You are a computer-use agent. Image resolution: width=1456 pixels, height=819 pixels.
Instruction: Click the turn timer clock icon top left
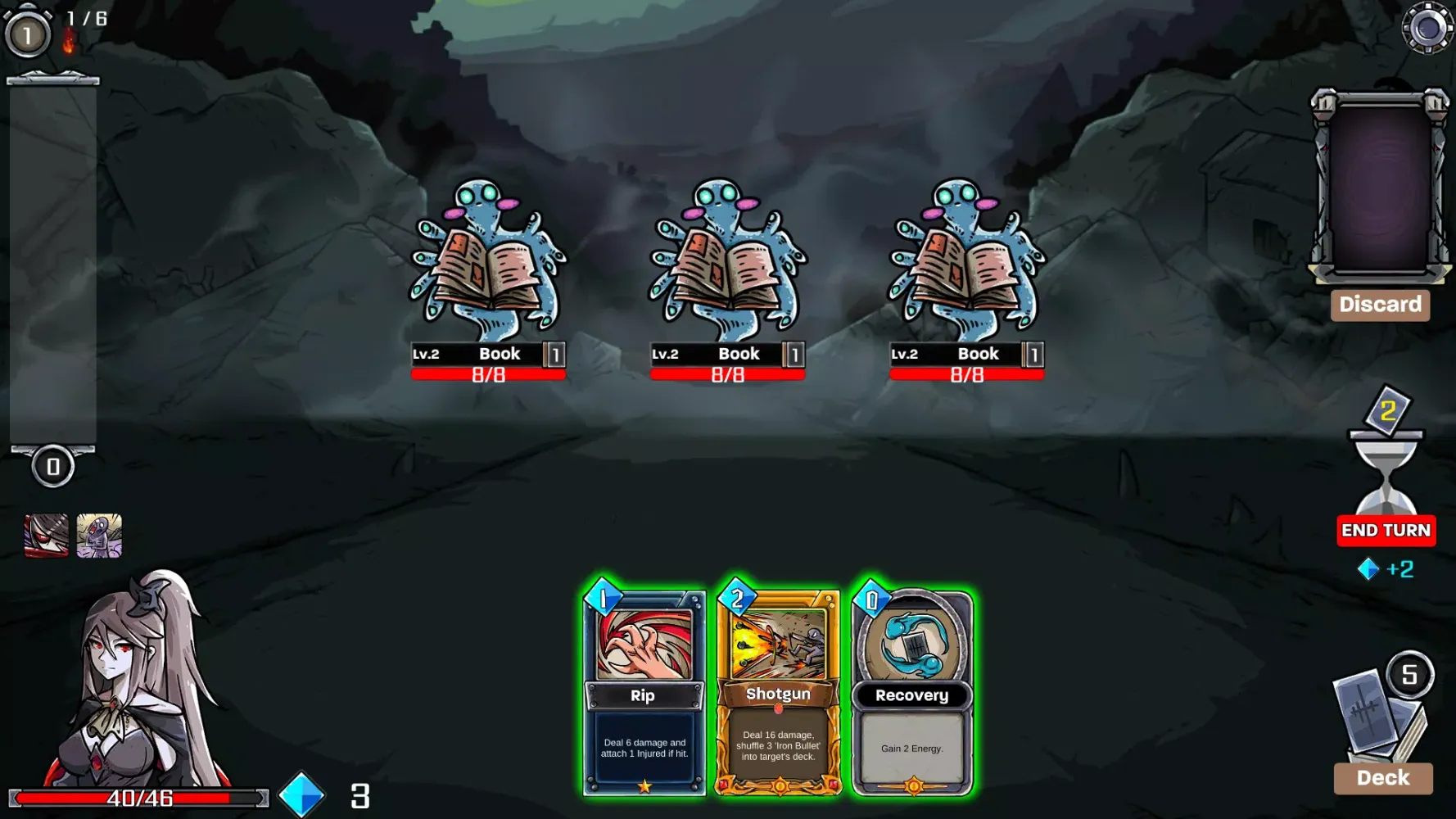pyautogui.click(x=27, y=34)
